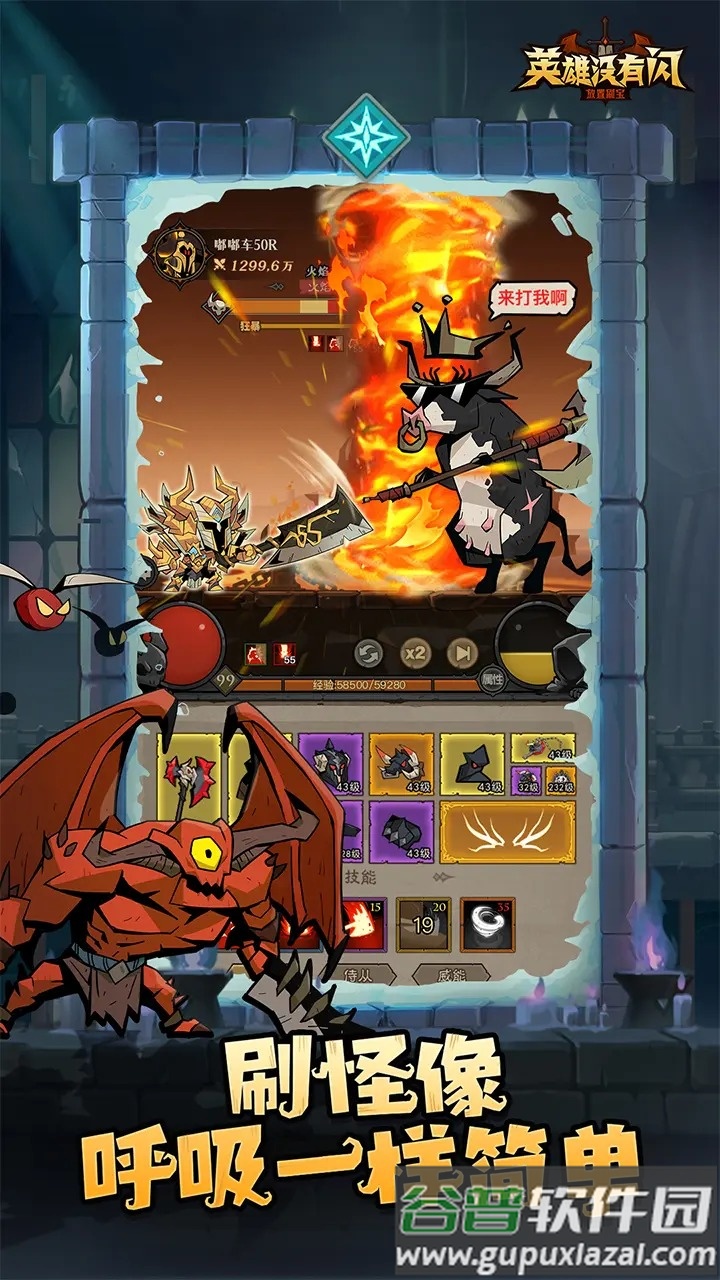Viewport: 720px width, 1280px height.
Task: Select the yellow dark hood slot
Action: (x=472, y=766)
